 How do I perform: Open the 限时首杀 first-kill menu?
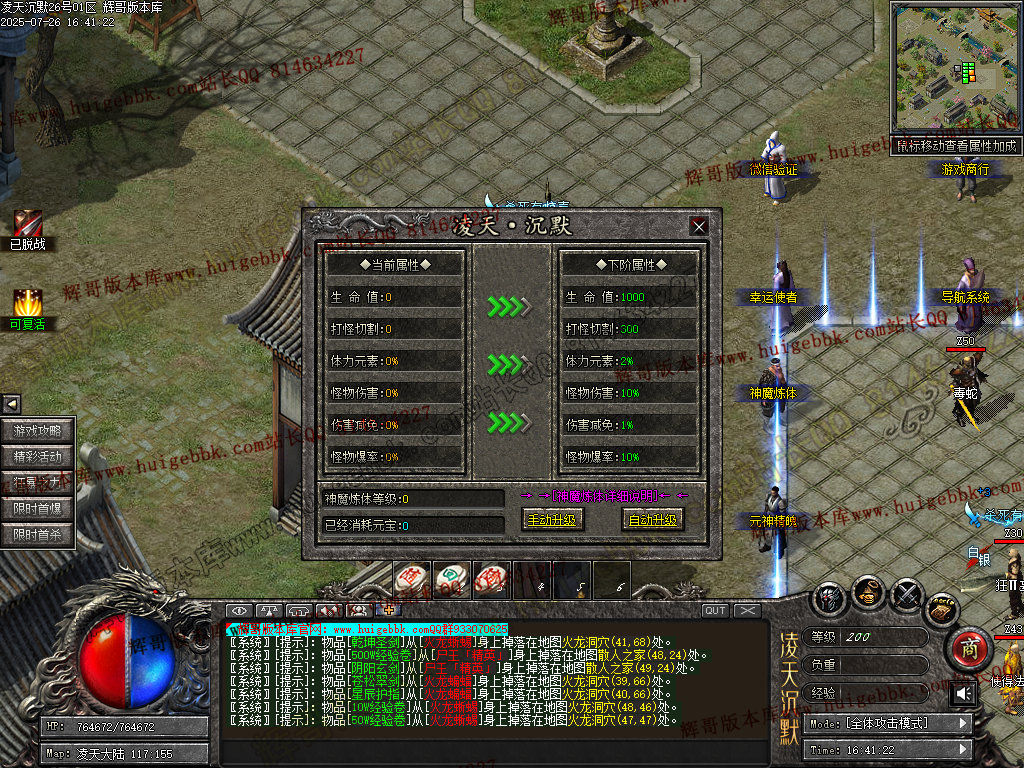tap(38, 535)
